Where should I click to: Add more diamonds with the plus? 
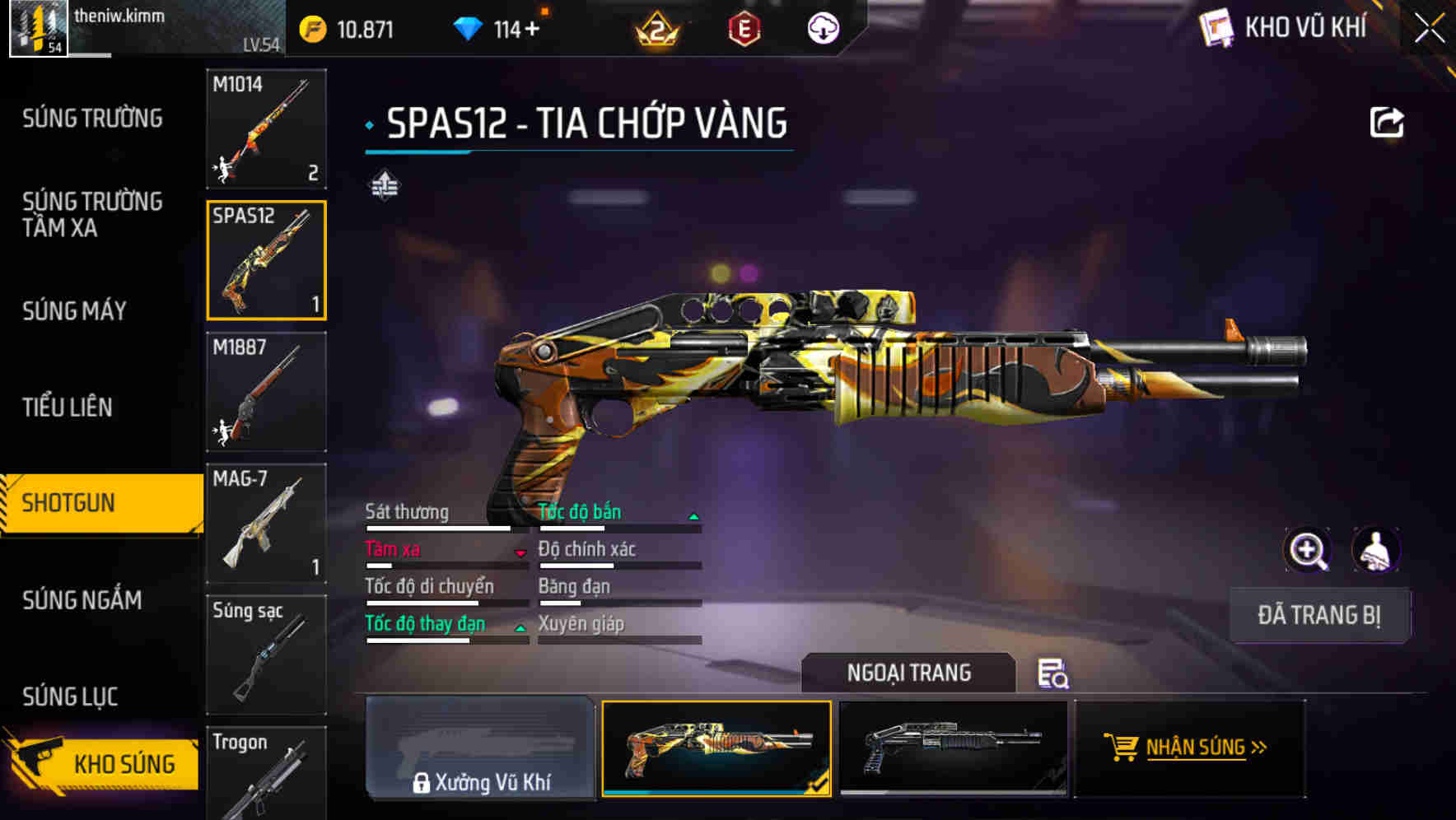click(x=533, y=30)
